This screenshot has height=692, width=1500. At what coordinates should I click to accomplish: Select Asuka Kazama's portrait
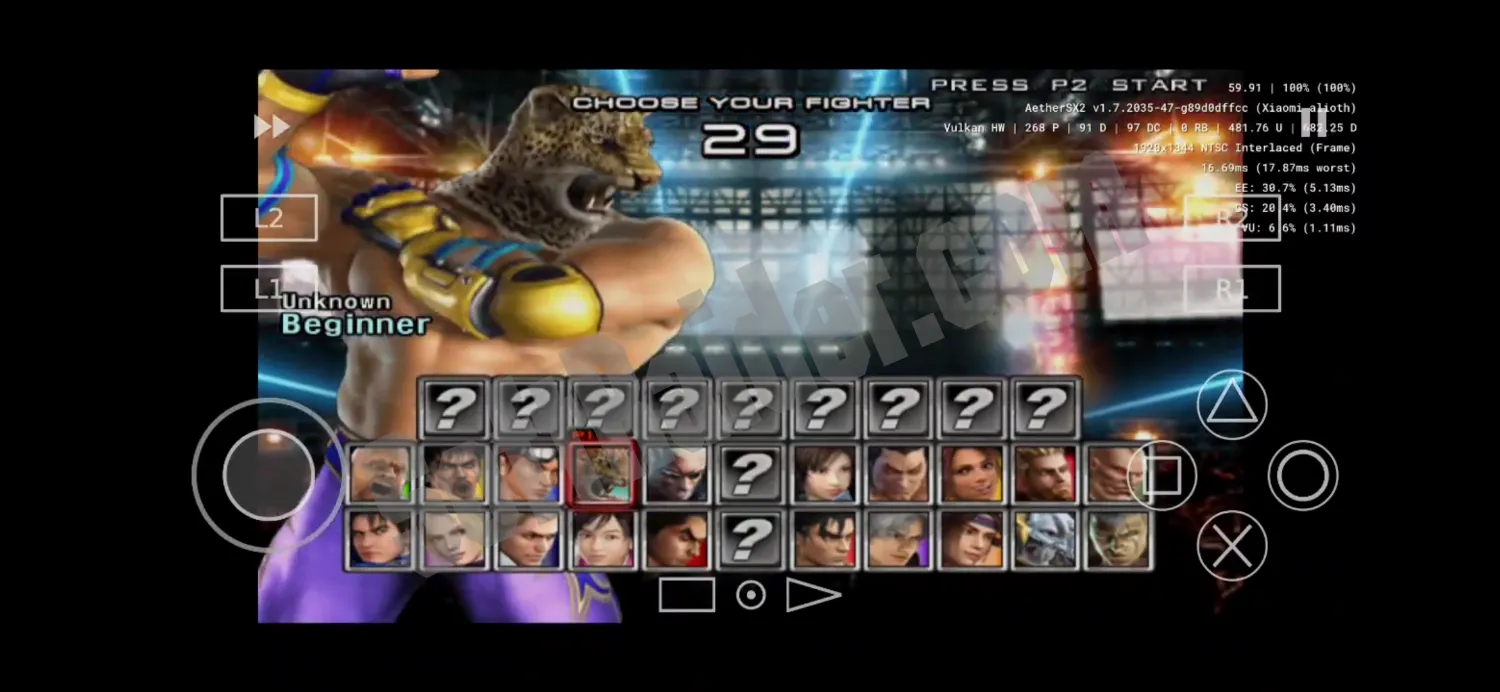pyautogui.click(x=823, y=473)
